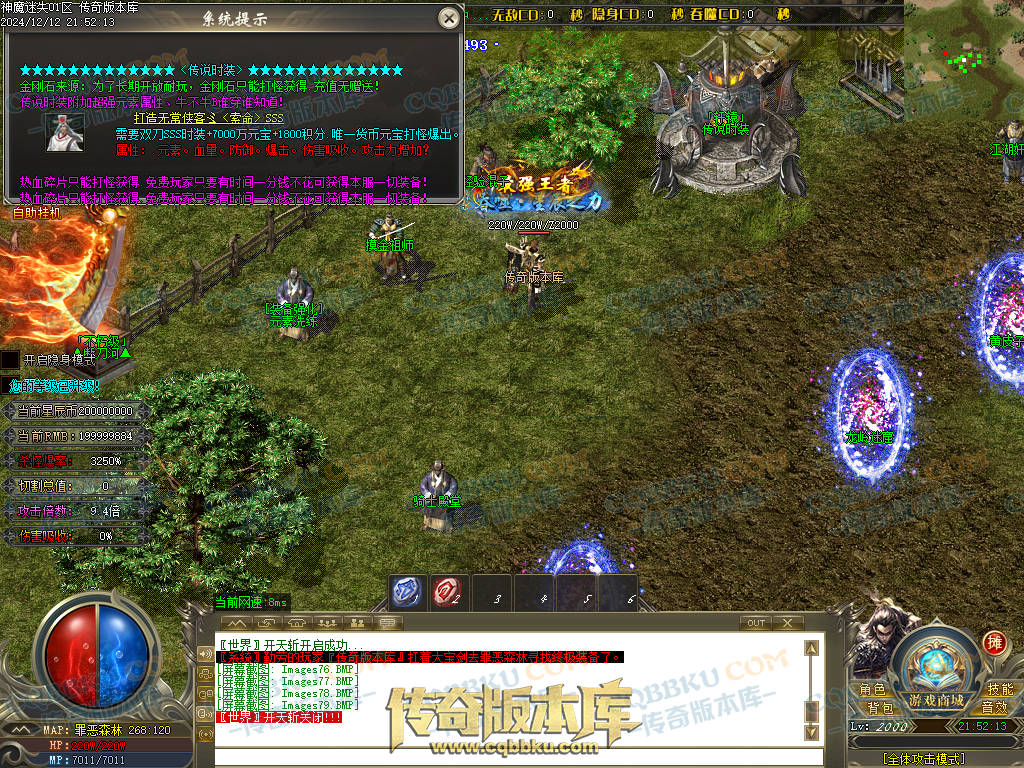This screenshot has height=768, width=1024.
Task: Use the red rune in hotbar slot 2
Action: click(449, 592)
